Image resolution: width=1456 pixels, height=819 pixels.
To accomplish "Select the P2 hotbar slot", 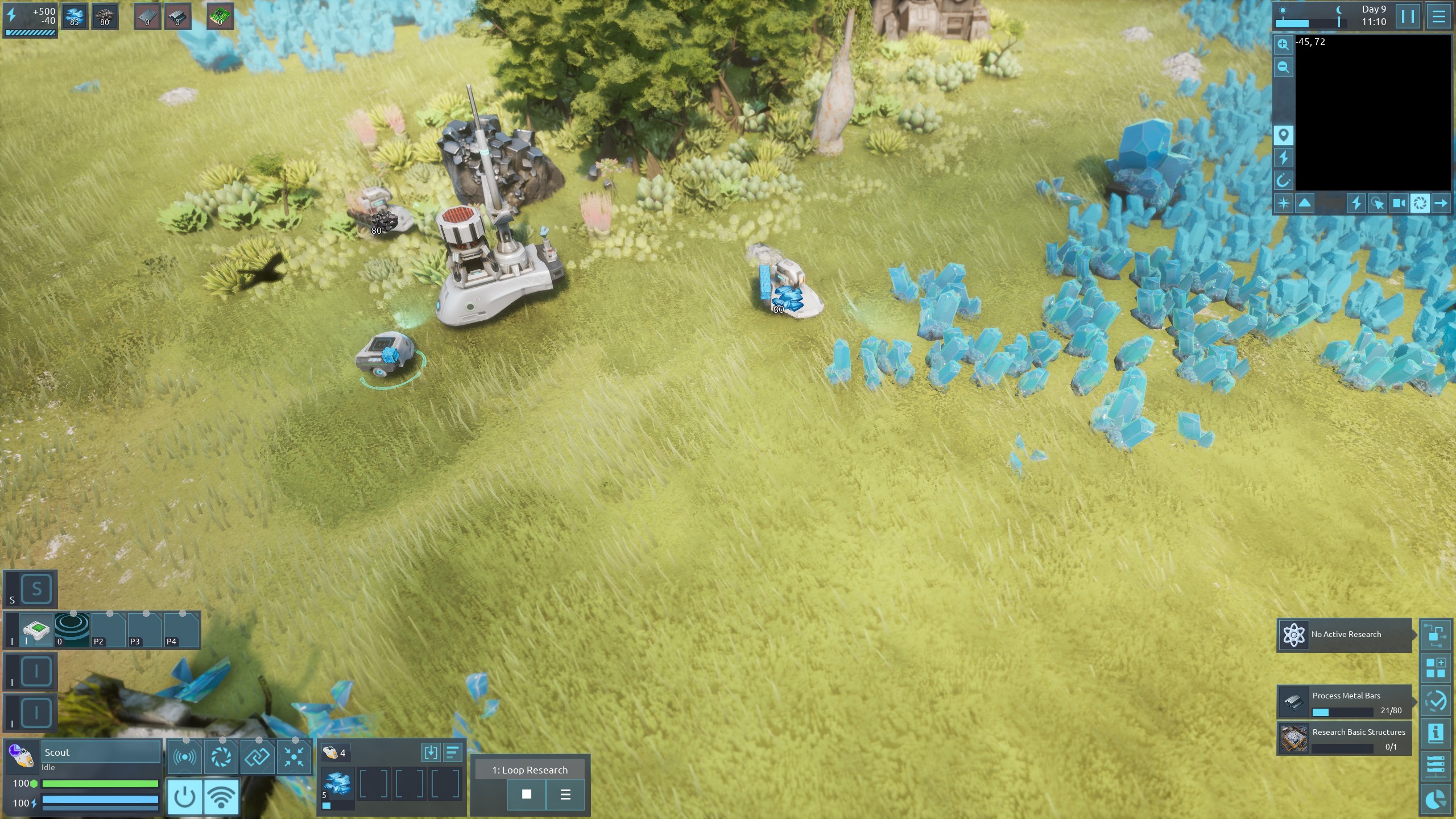I will point(108,630).
